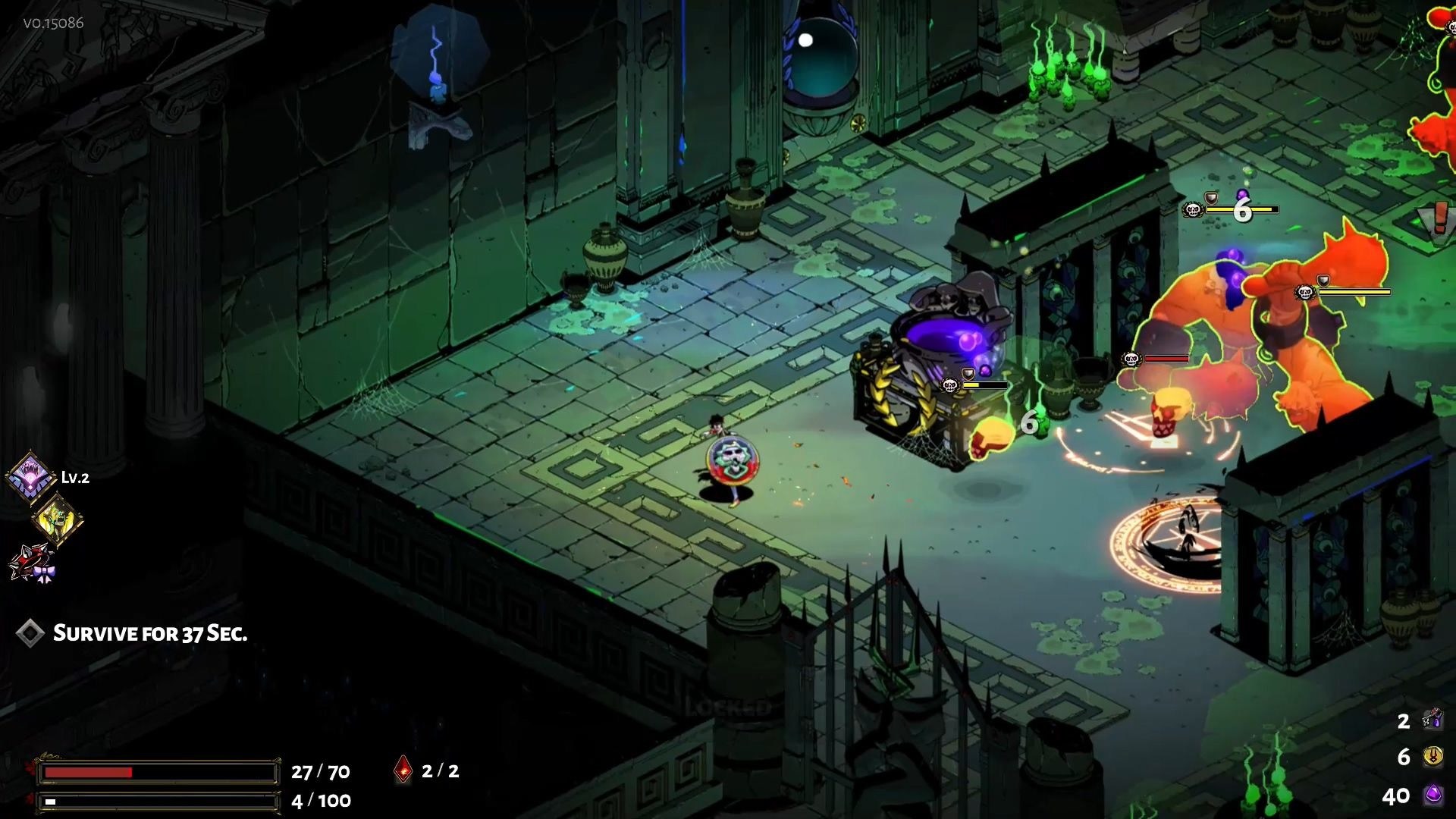Image resolution: width=1456 pixels, height=819 pixels.
Task: Click the Chthonic key icon
Action: coord(1432,719)
